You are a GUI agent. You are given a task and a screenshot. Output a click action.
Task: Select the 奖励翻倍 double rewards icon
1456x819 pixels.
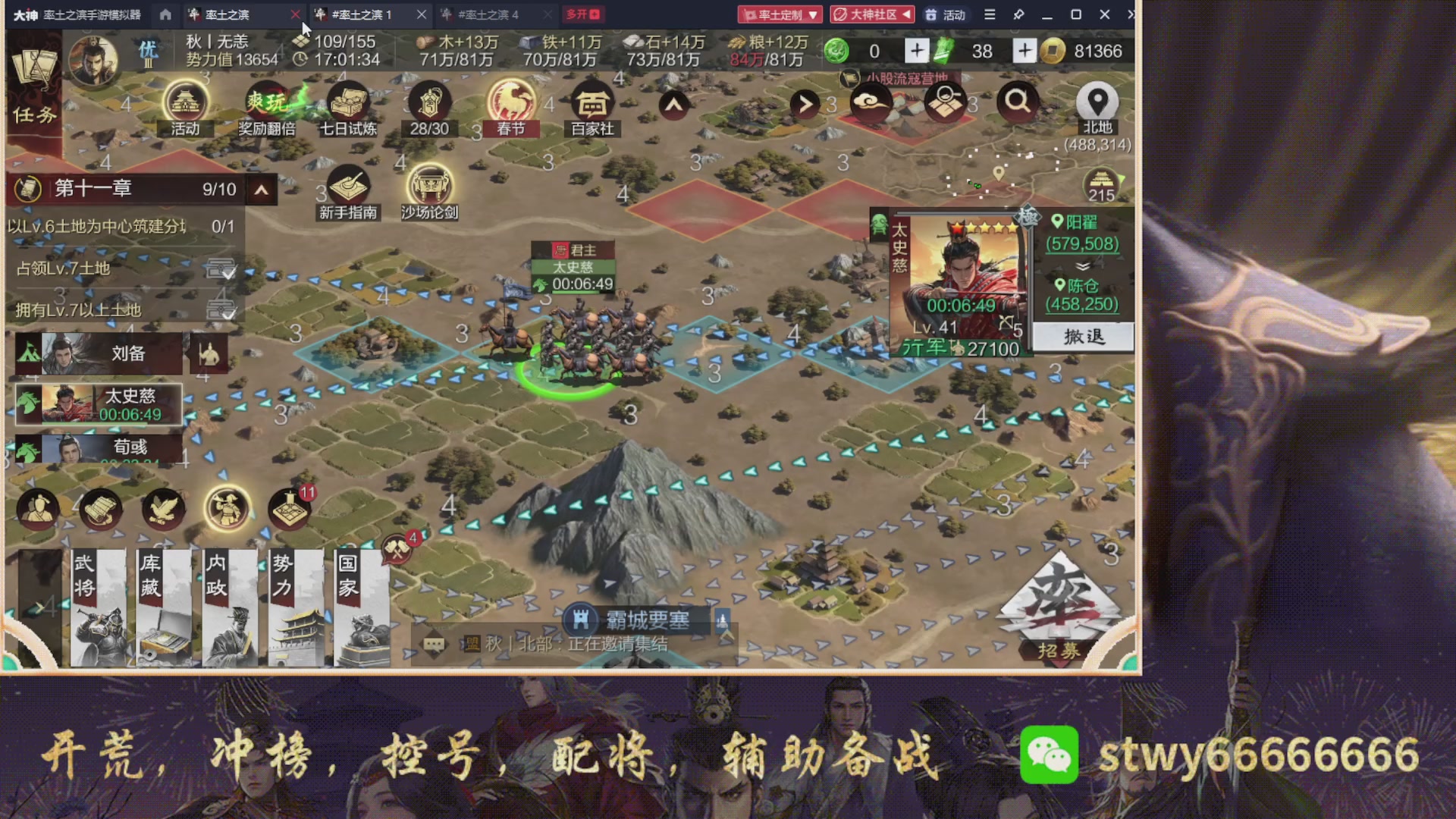(x=266, y=101)
